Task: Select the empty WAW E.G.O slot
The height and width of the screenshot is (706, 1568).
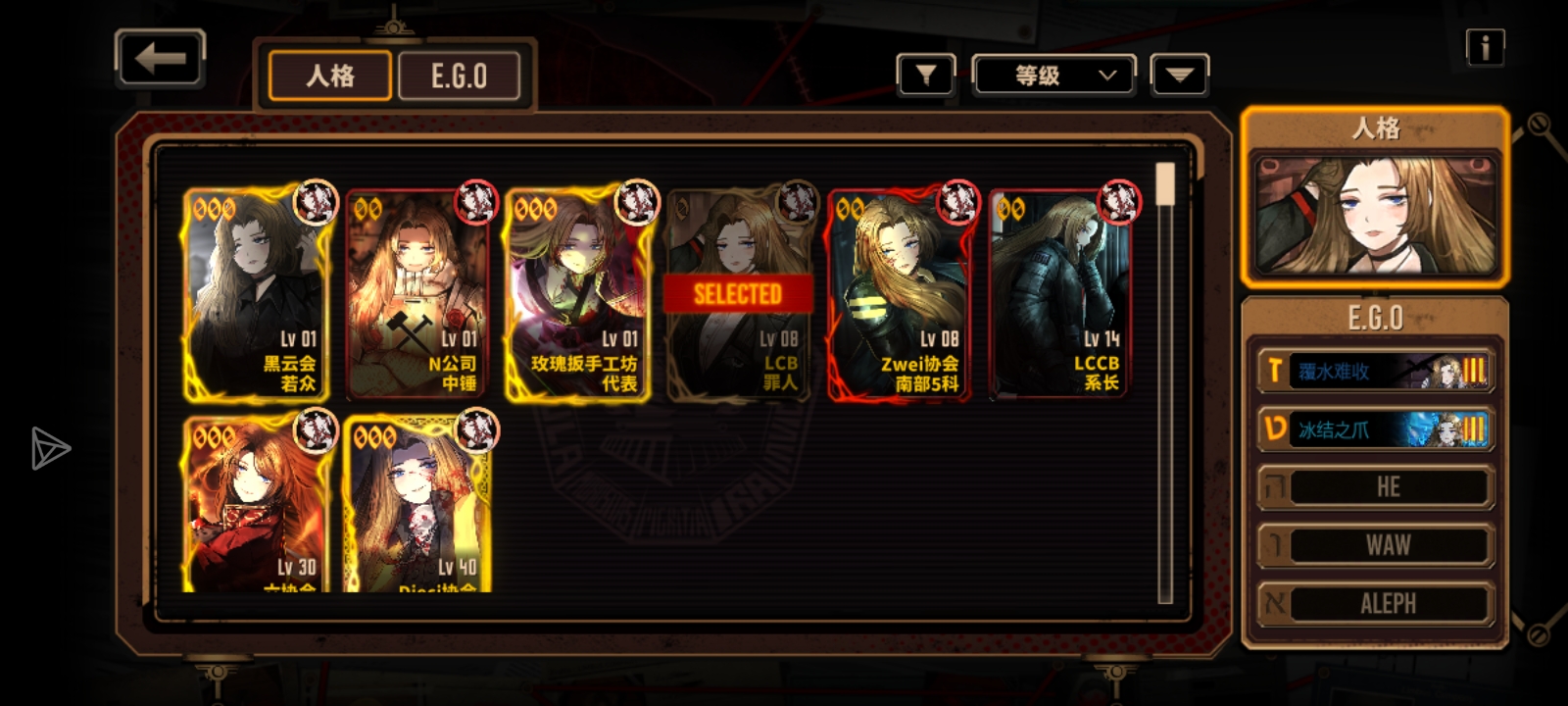Action: [x=1375, y=545]
